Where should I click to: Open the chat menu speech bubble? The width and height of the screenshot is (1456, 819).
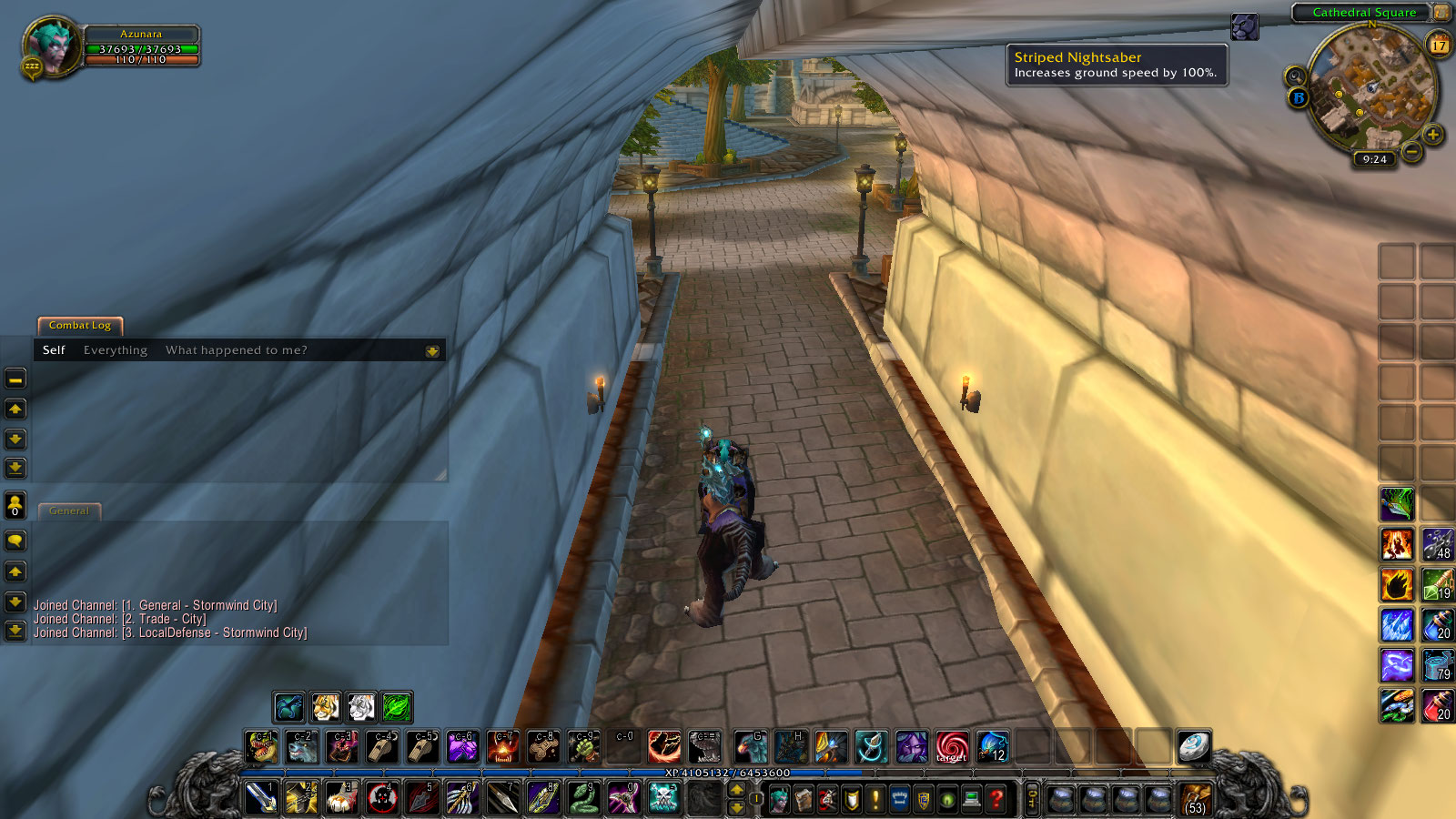(14, 541)
